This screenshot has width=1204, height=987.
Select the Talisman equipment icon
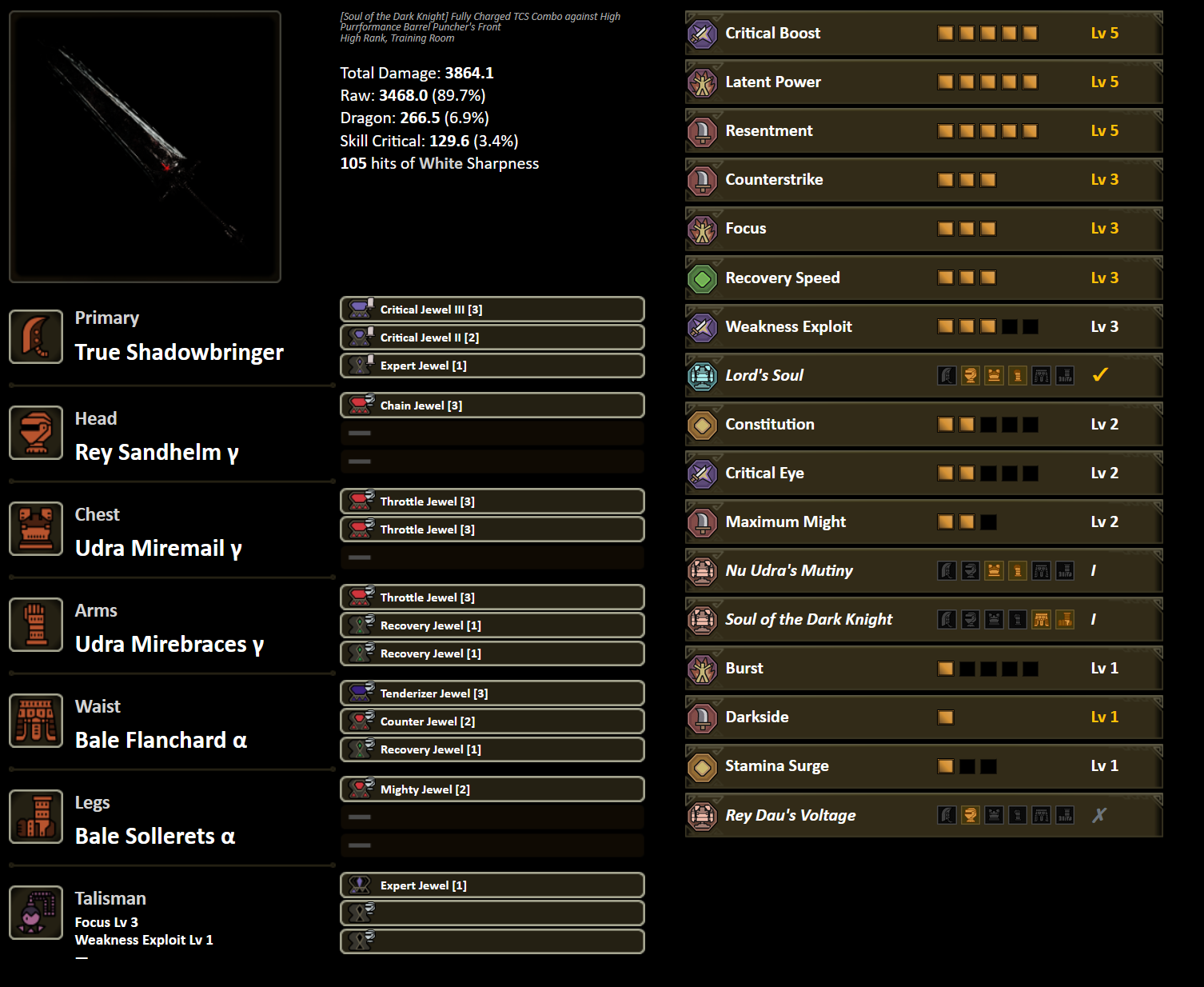36,913
